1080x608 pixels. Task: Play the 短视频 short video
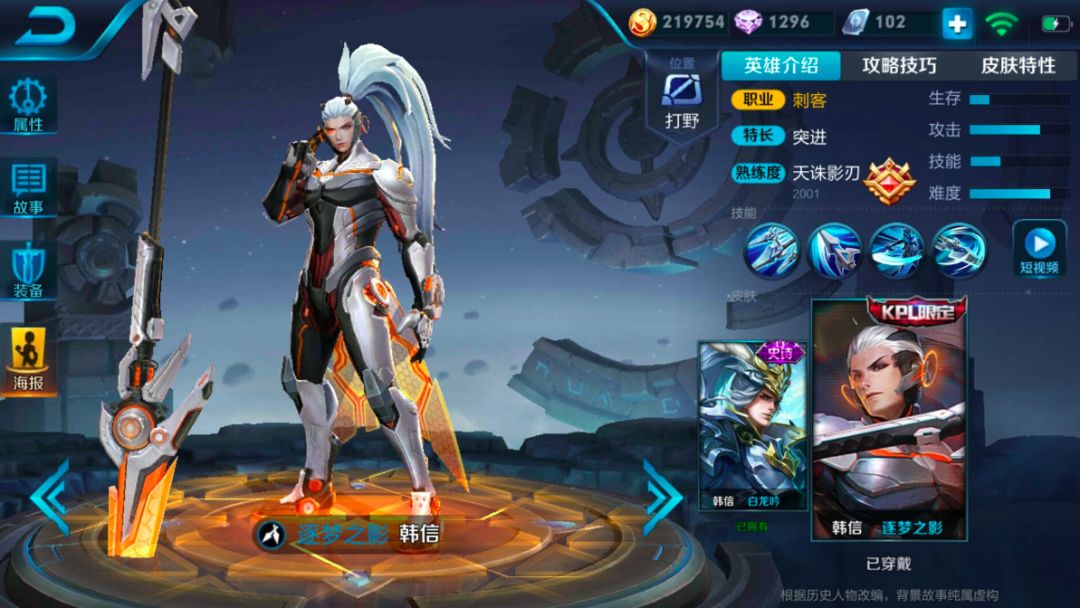(x=1039, y=248)
